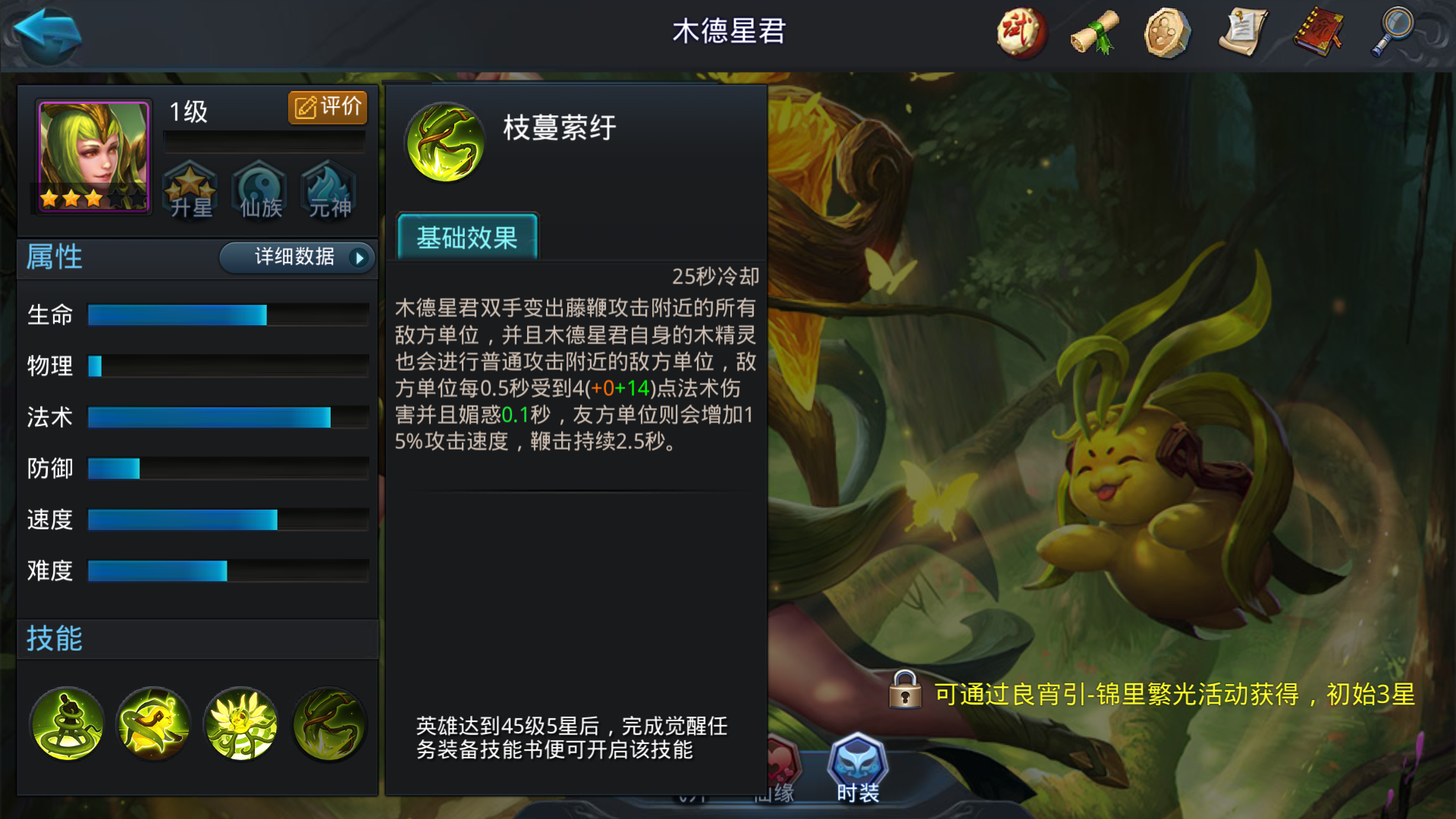
Task: Select the yellow flower skill icon
Action: [x=241, y=724]
